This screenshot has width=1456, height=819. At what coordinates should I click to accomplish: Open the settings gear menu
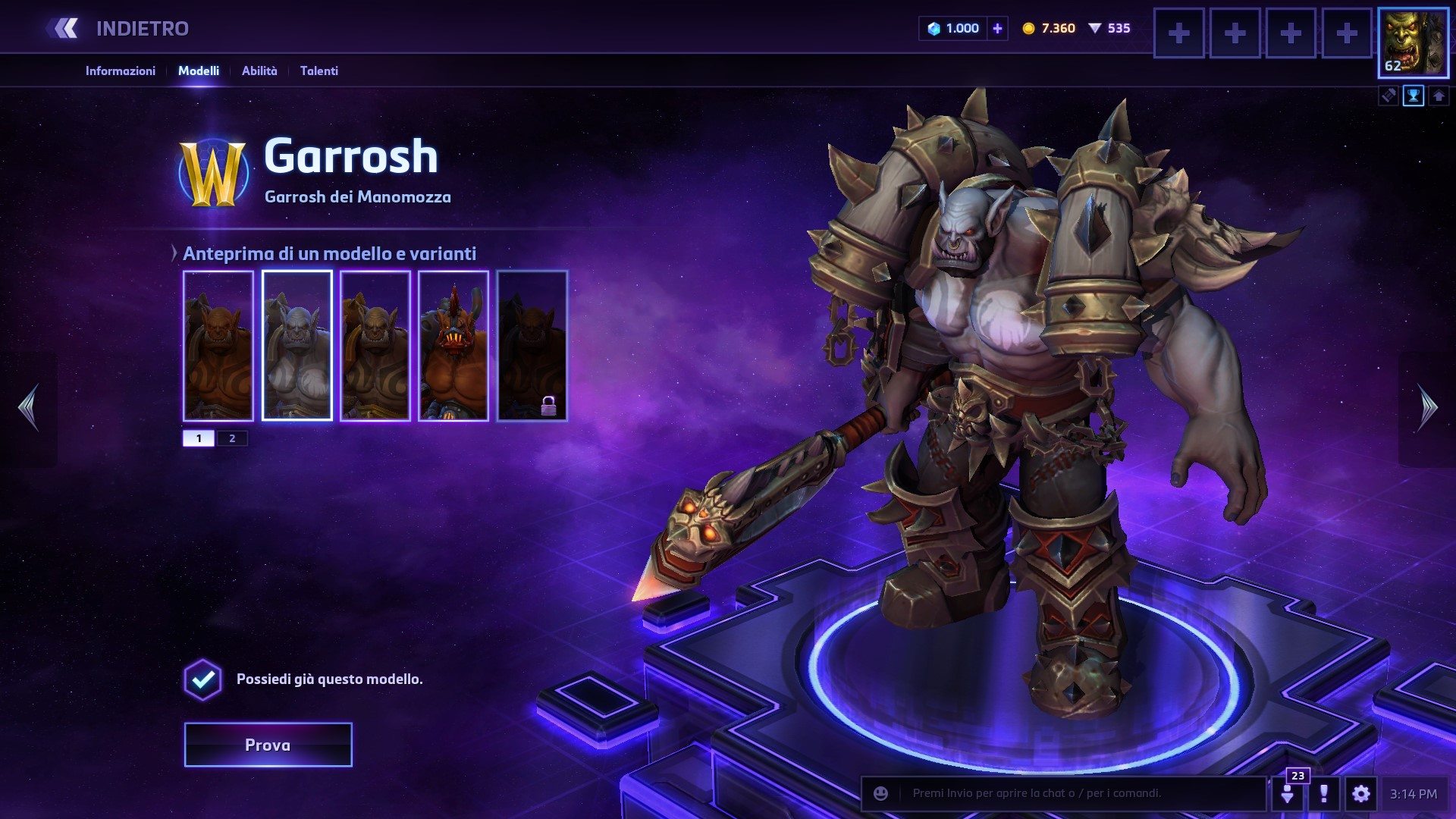click(1361, 794)
